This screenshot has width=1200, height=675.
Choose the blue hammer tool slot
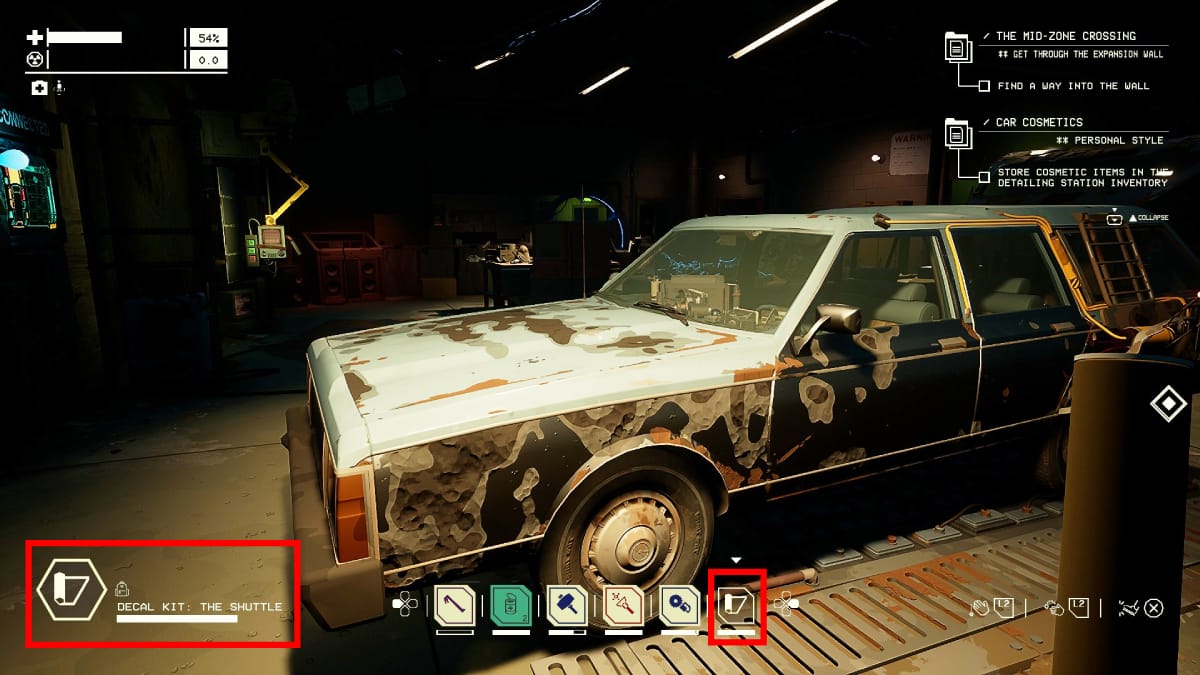(x=566, y=604)
